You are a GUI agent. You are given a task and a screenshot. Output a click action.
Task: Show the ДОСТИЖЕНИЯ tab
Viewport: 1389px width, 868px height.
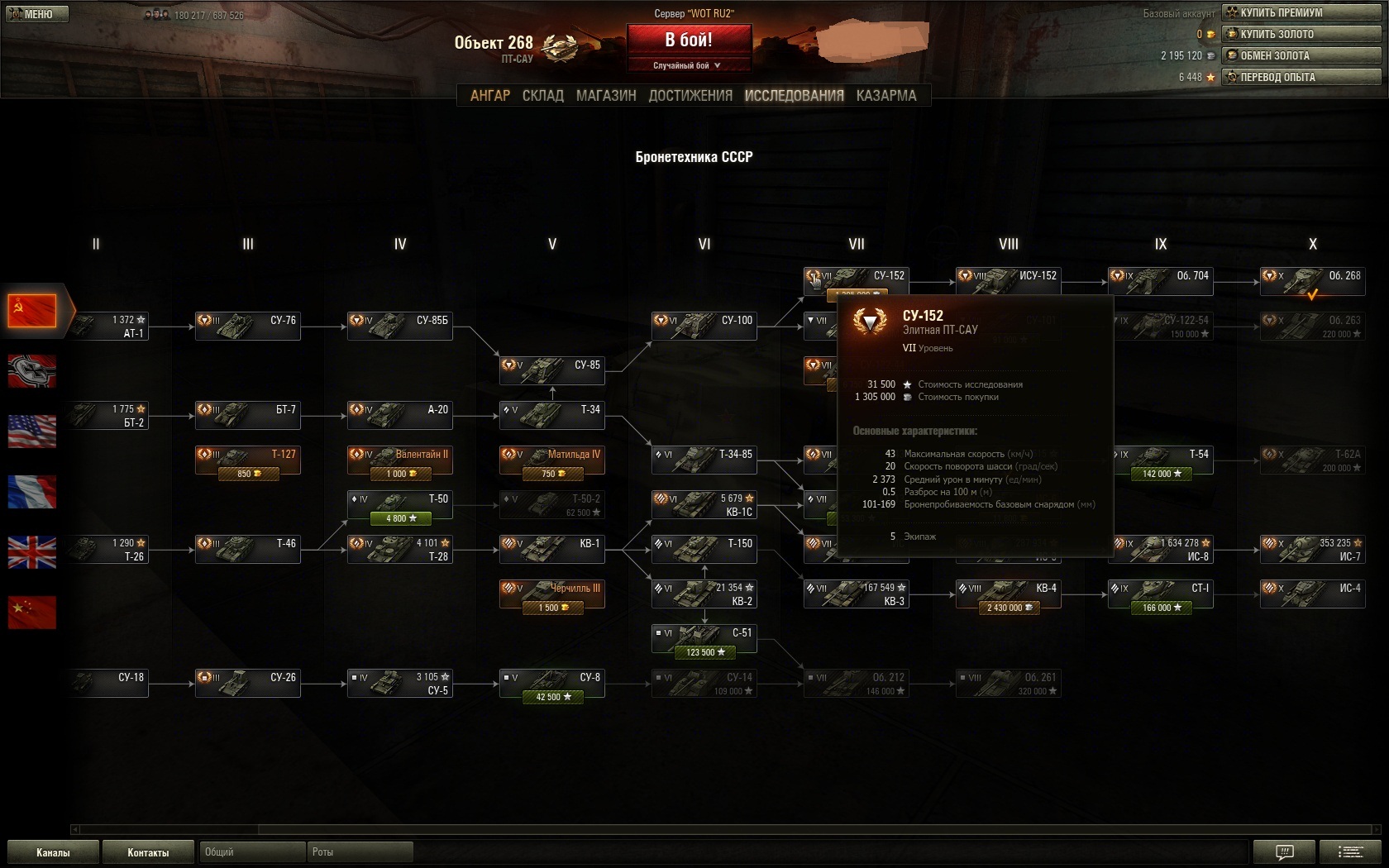[690, 96]
